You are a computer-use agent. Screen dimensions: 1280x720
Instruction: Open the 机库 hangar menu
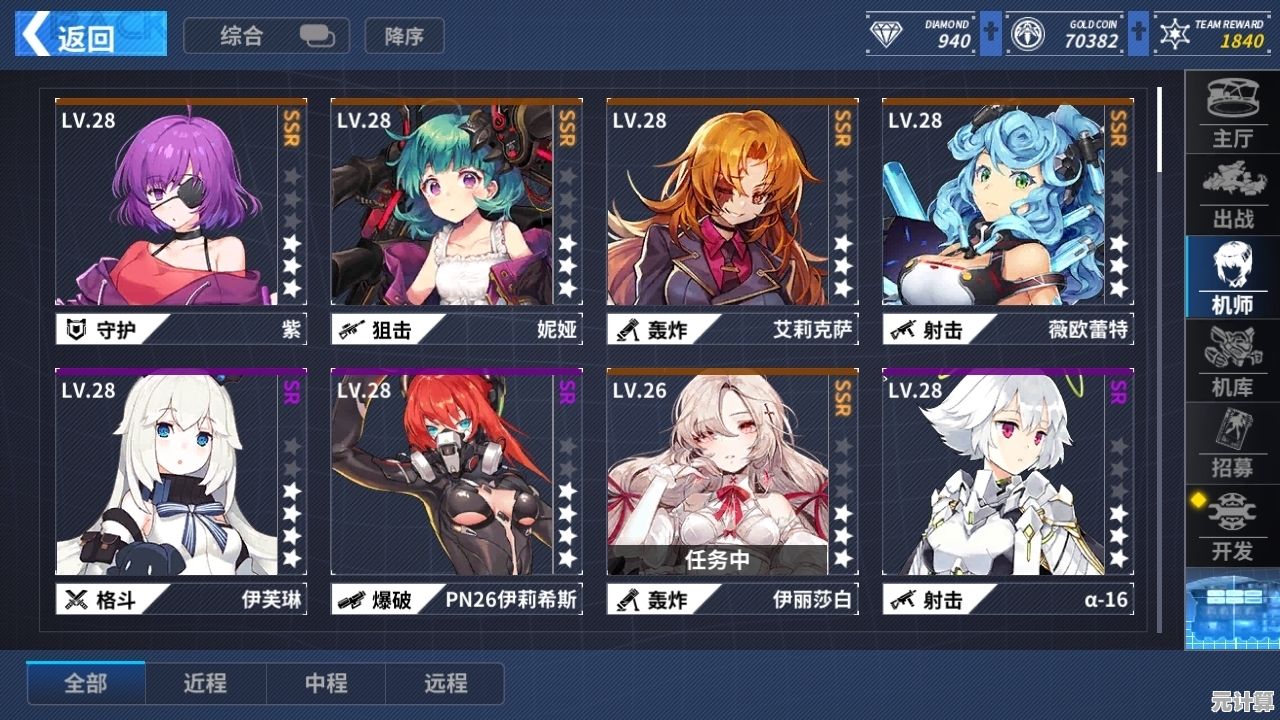pos(1232,361)
